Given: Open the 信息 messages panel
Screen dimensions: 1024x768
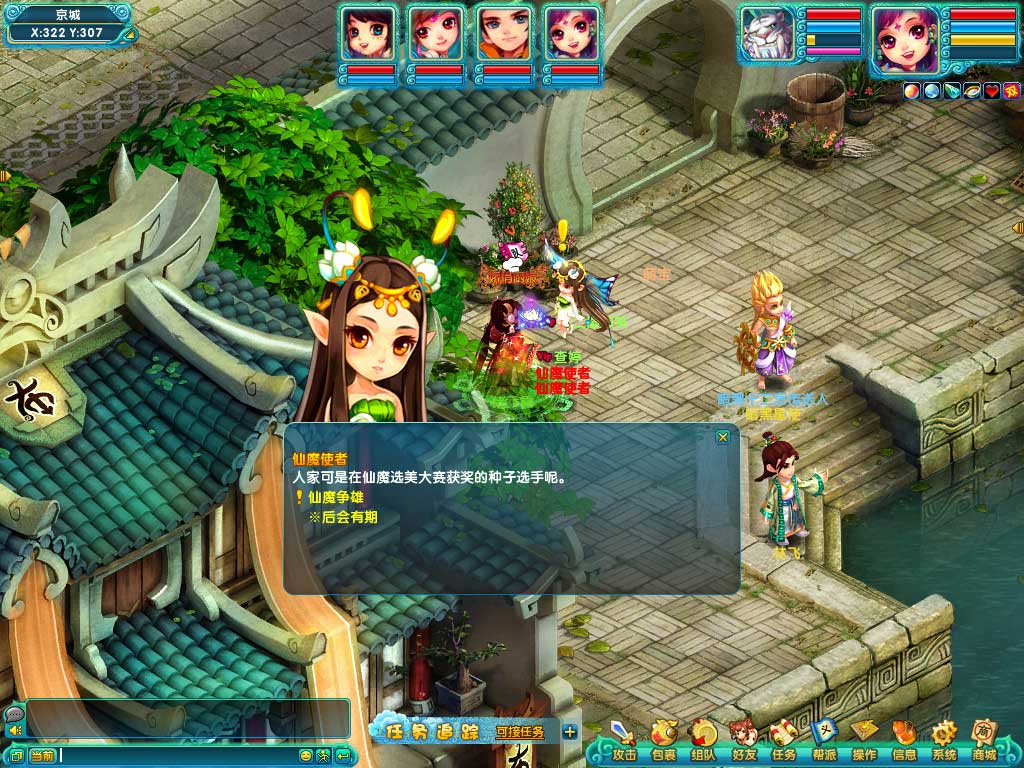Looking at the screenshot, I should click(x=904, y=741).
